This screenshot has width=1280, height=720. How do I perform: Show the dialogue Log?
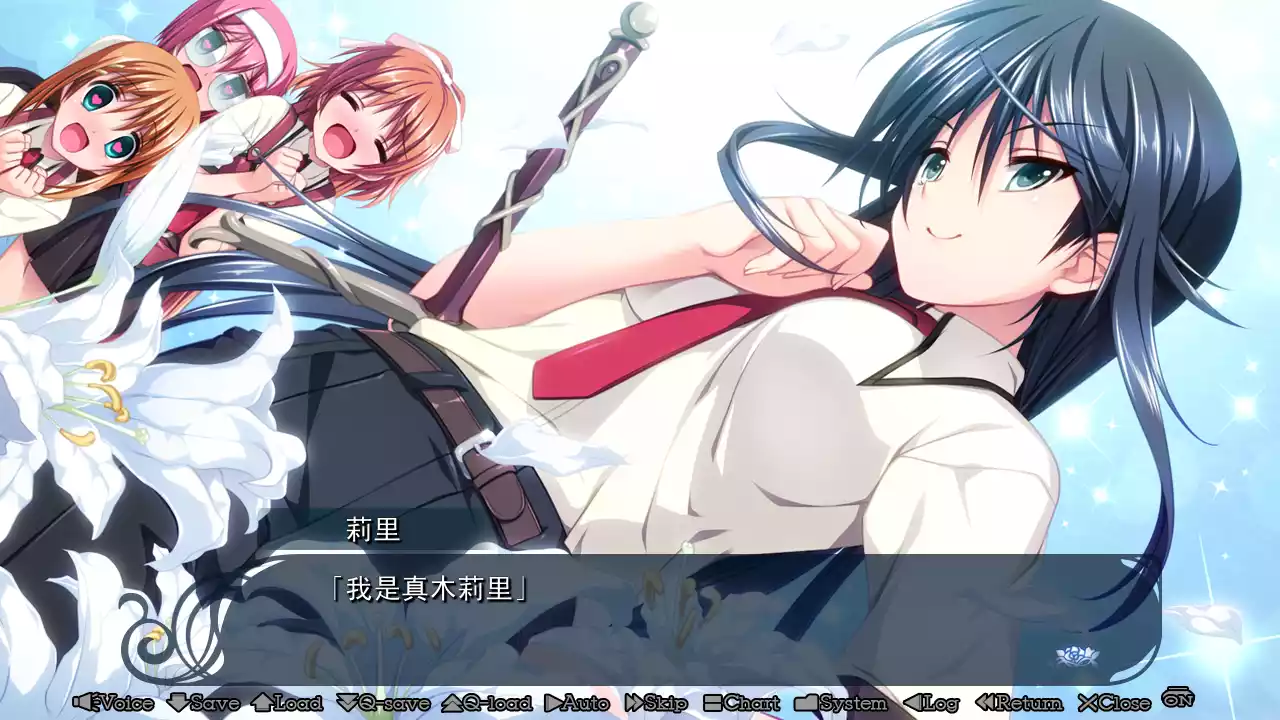pos(931,703)
